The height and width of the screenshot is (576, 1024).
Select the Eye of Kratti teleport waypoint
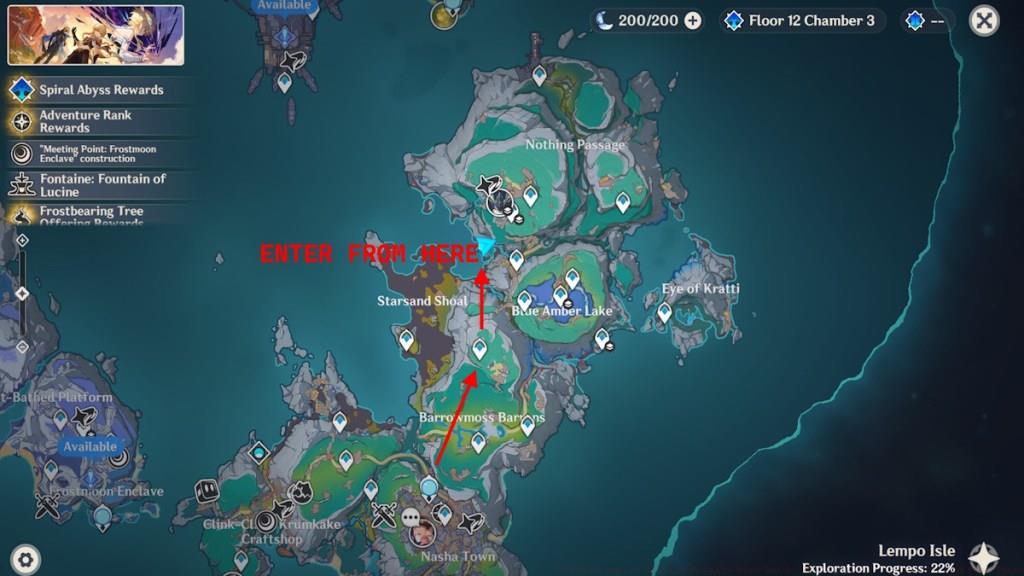664,313
